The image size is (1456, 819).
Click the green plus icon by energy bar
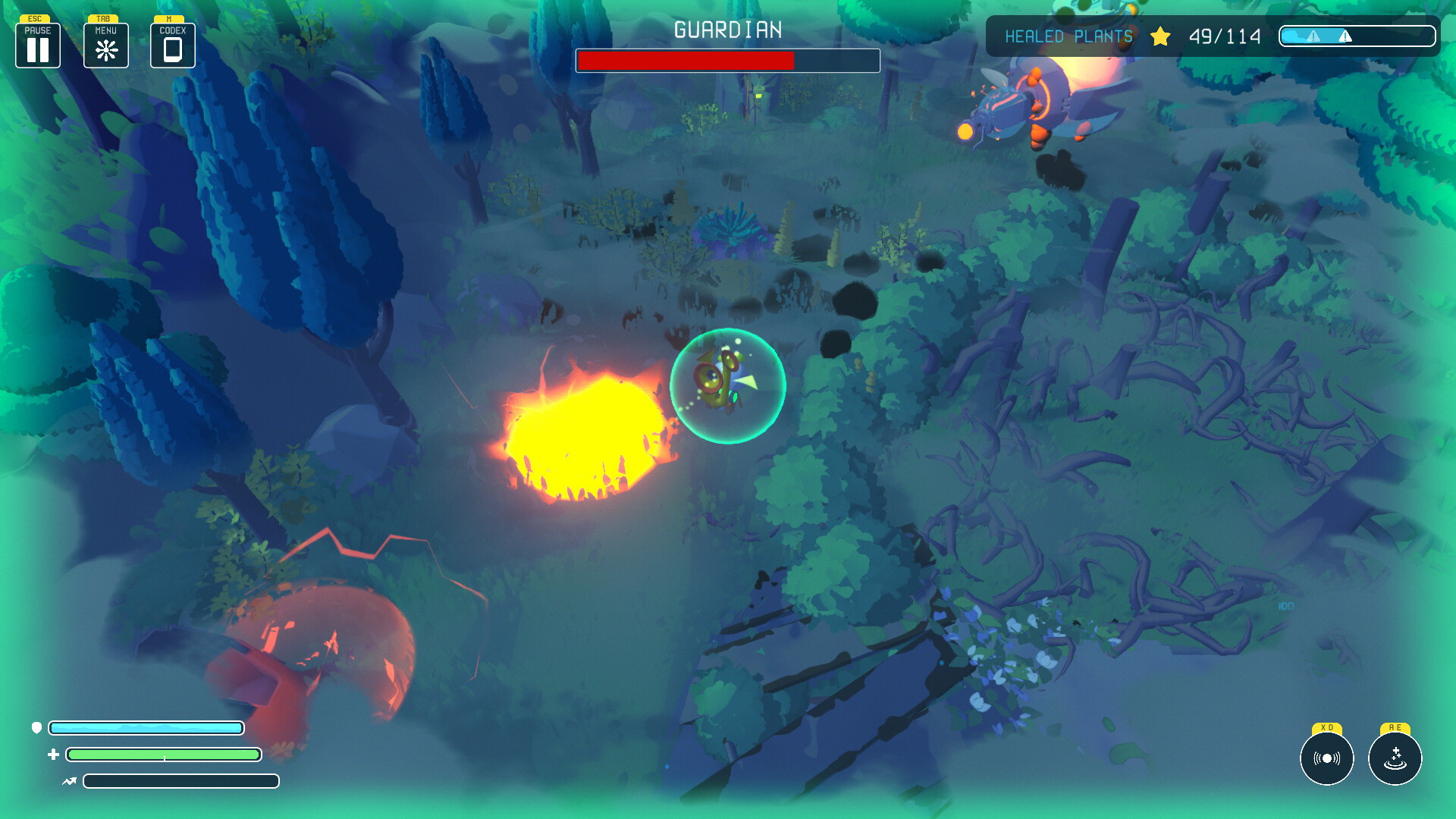[x=53, y=755]
